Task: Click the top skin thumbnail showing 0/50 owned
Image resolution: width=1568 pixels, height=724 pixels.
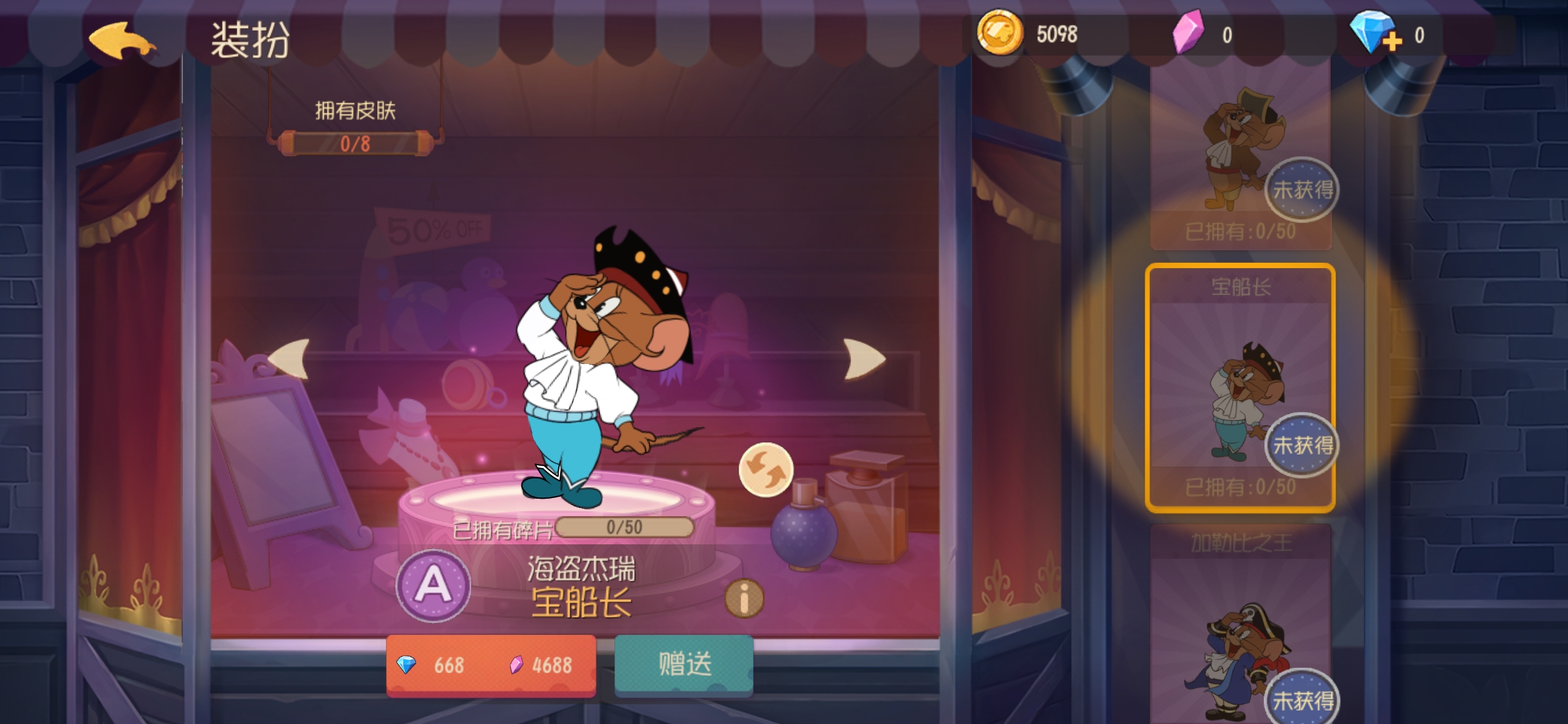Action: click(x=1243, y=147)
